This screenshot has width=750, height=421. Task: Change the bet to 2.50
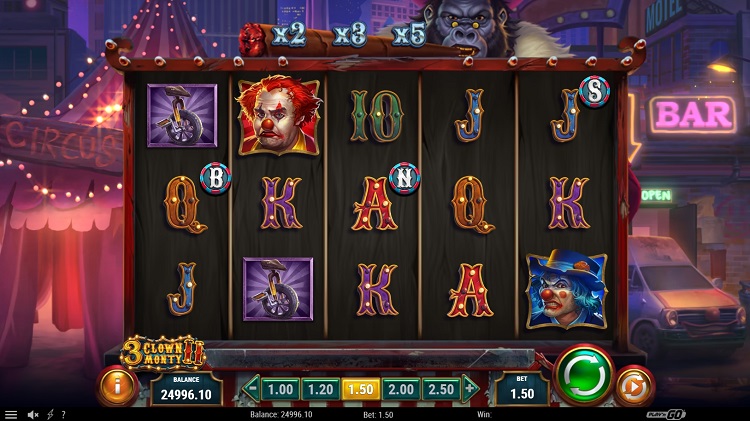coord(438,389)
